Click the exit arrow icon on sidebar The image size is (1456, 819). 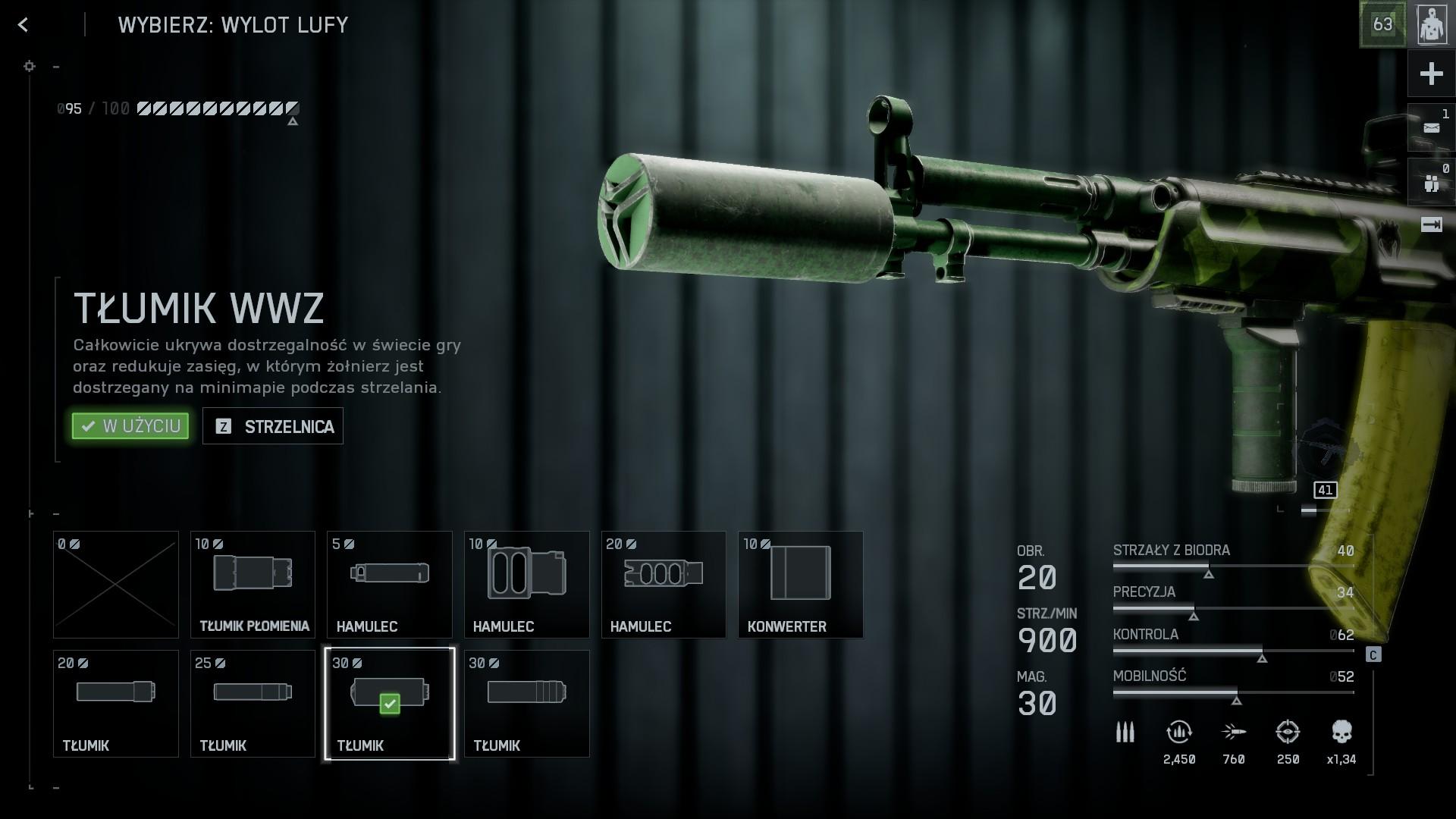[x=1431, y=225]
